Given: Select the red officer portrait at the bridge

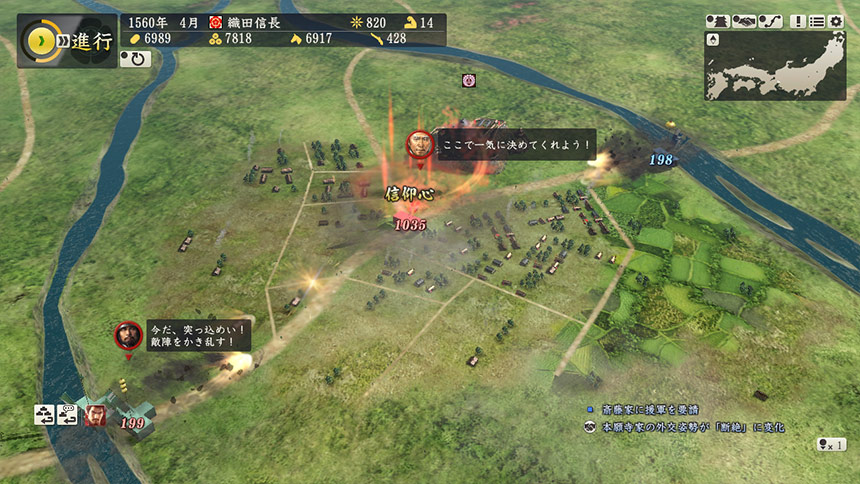Looking at the screenshot, I should (x=96, y=413).
